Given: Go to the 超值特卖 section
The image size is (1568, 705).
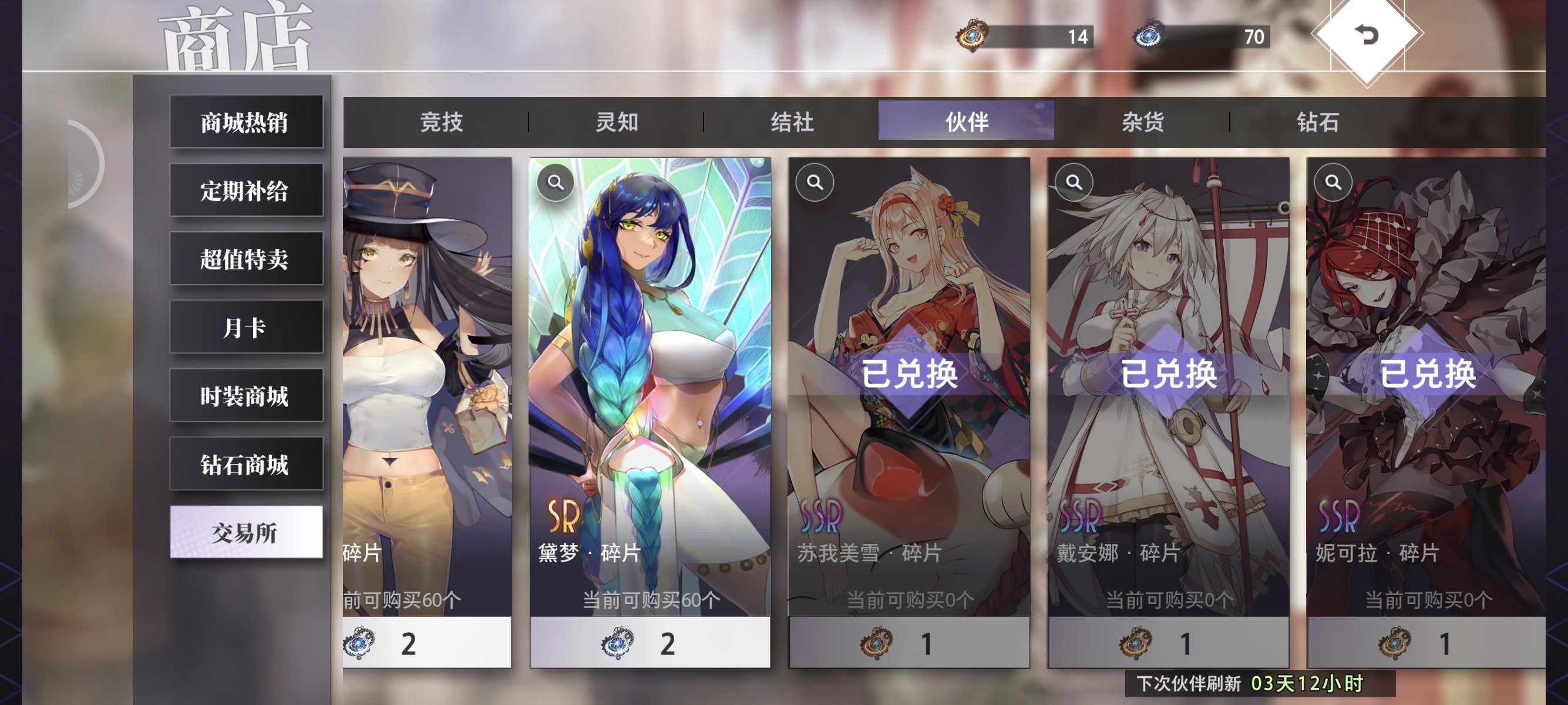Looking at the screenshot, I should (x=245, y=258).
